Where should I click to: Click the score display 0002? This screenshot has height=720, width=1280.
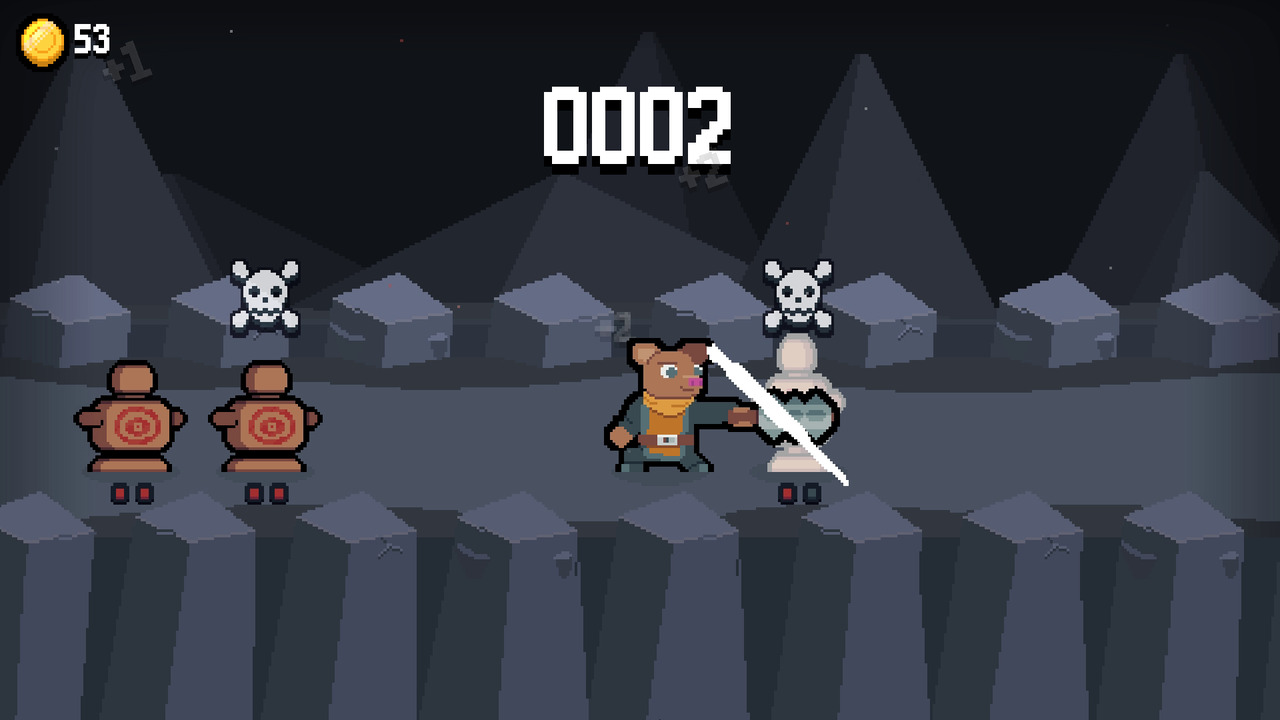tap(637, 127)
